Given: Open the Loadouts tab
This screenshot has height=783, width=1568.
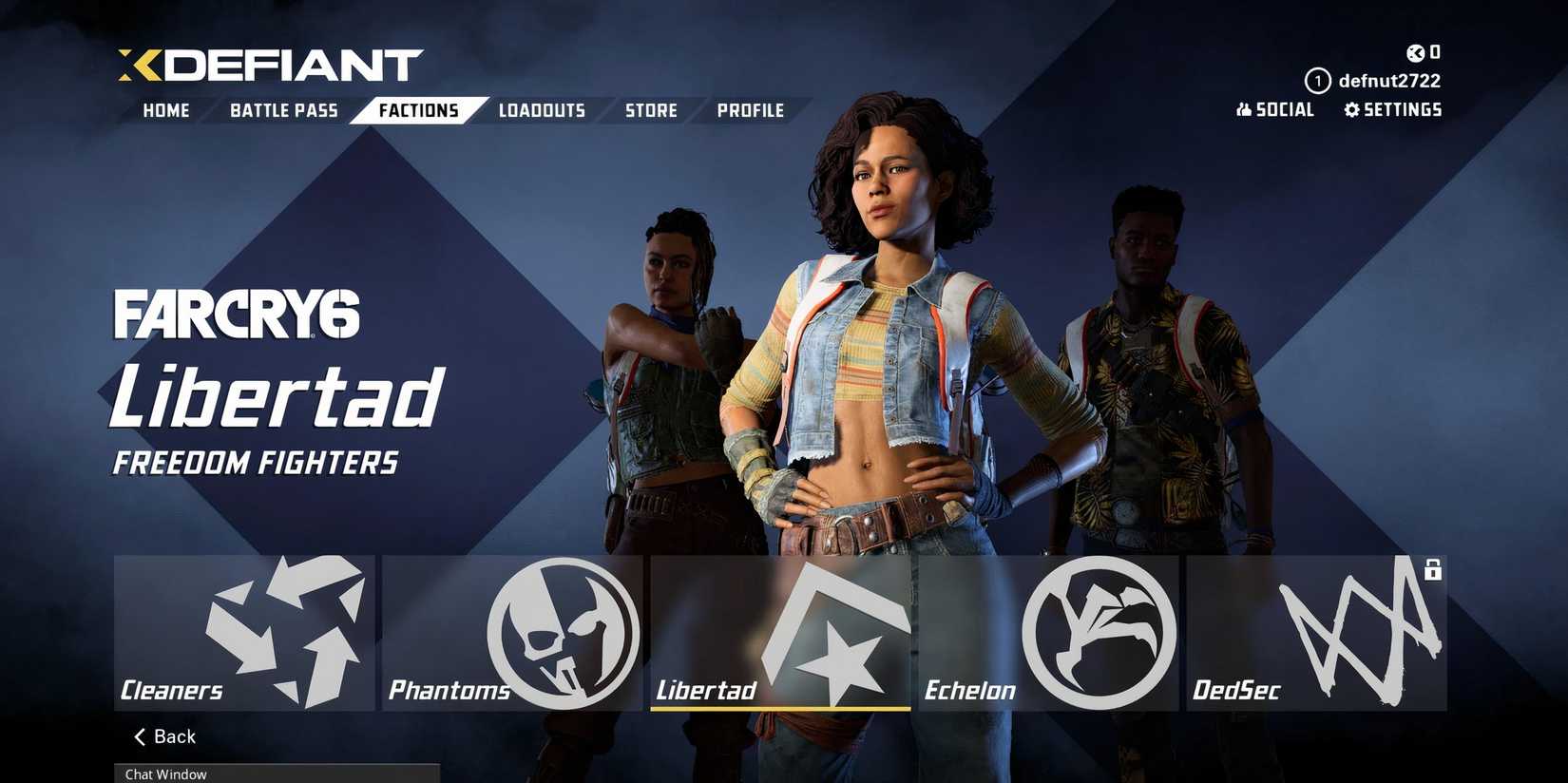Looking at the screenshot, I should click(542, 110).
